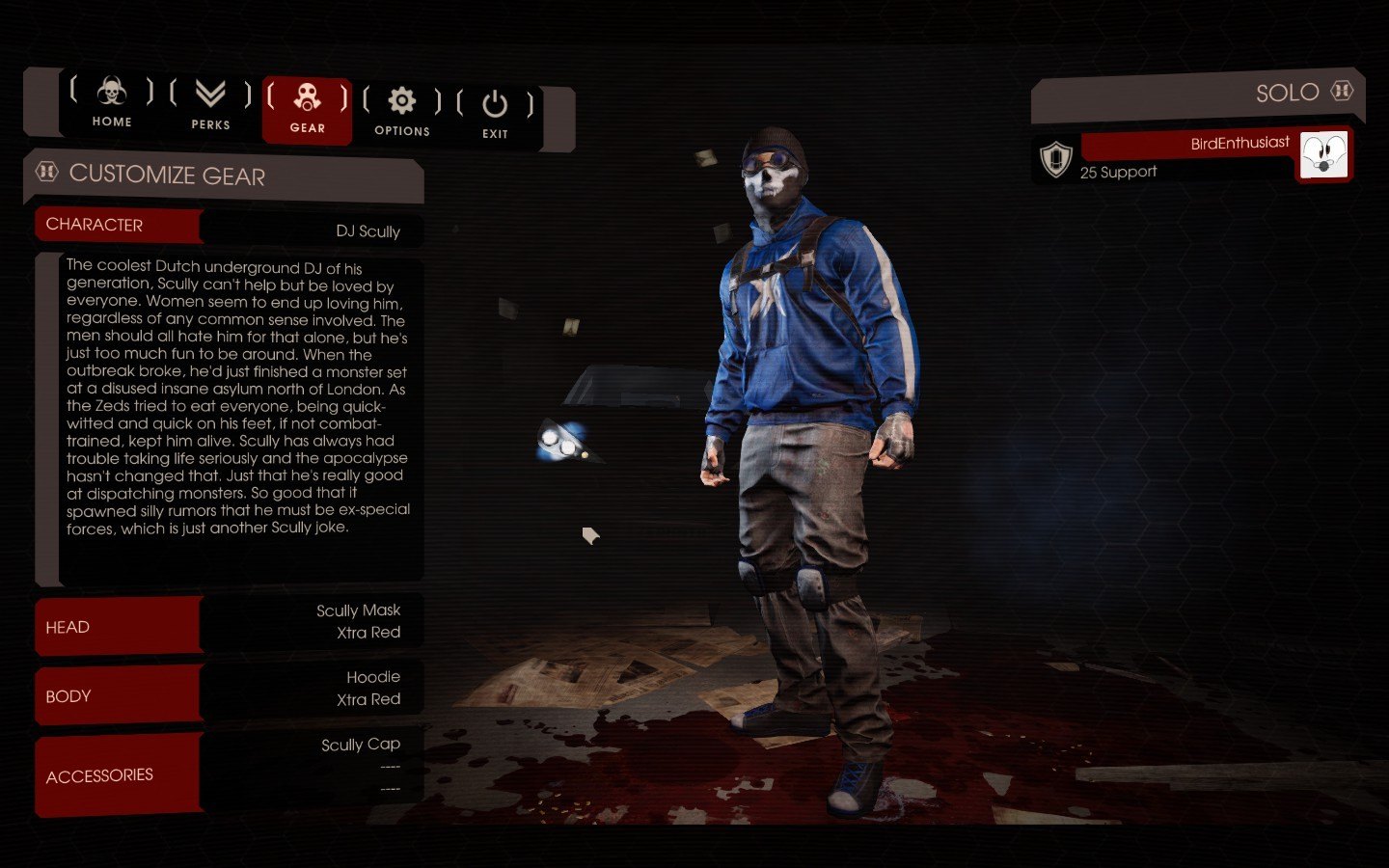Click BirdEnthusiast's avatar thumbnail

pos(1322,154)
